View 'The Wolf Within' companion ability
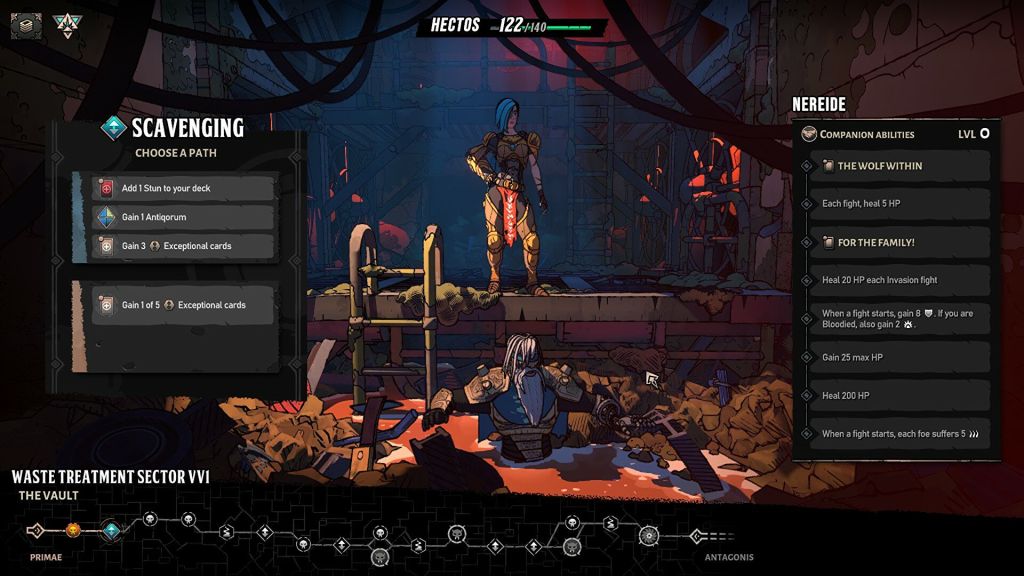 point(896,166)
